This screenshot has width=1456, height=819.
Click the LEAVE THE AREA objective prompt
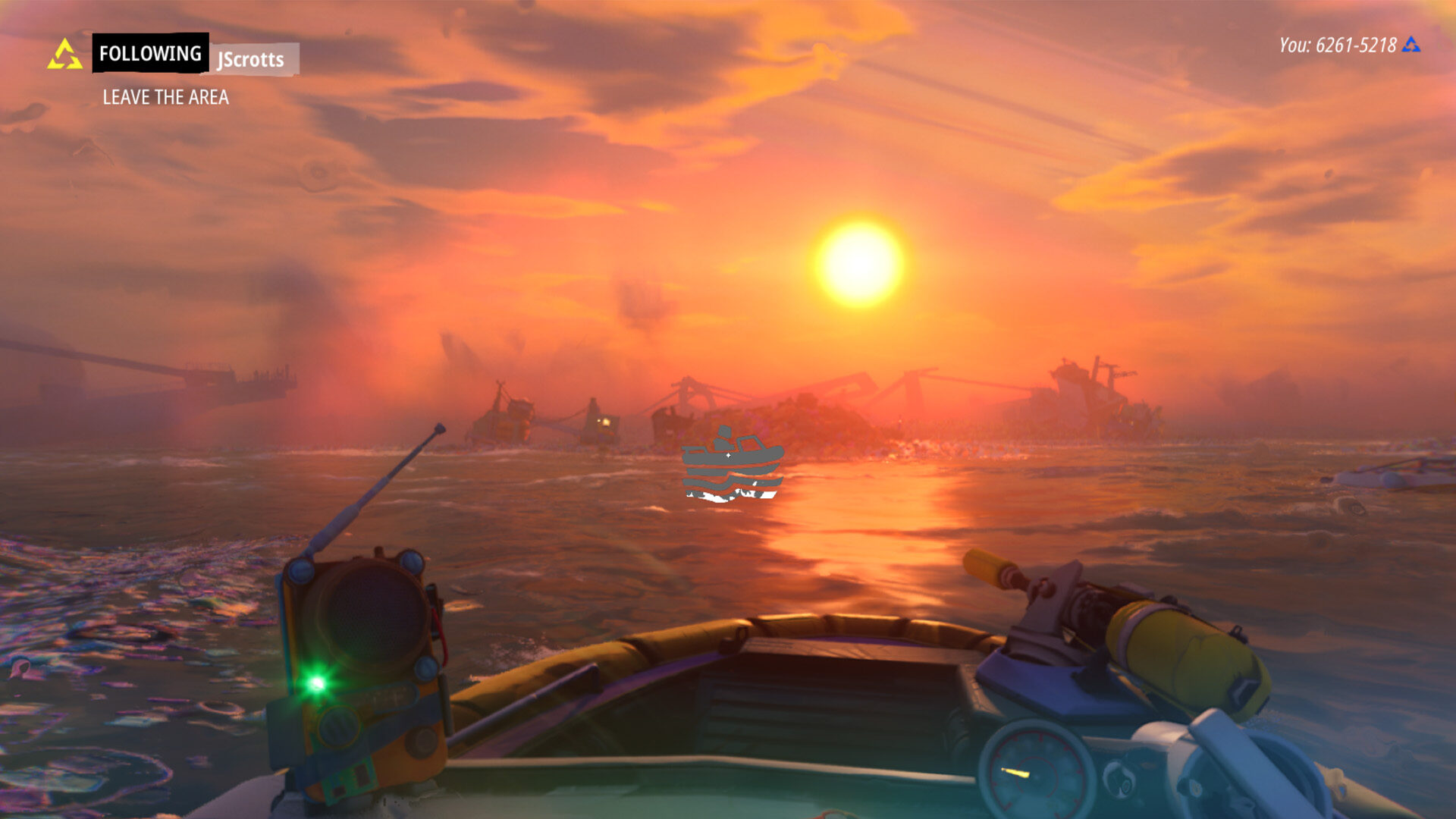[167, 97]
